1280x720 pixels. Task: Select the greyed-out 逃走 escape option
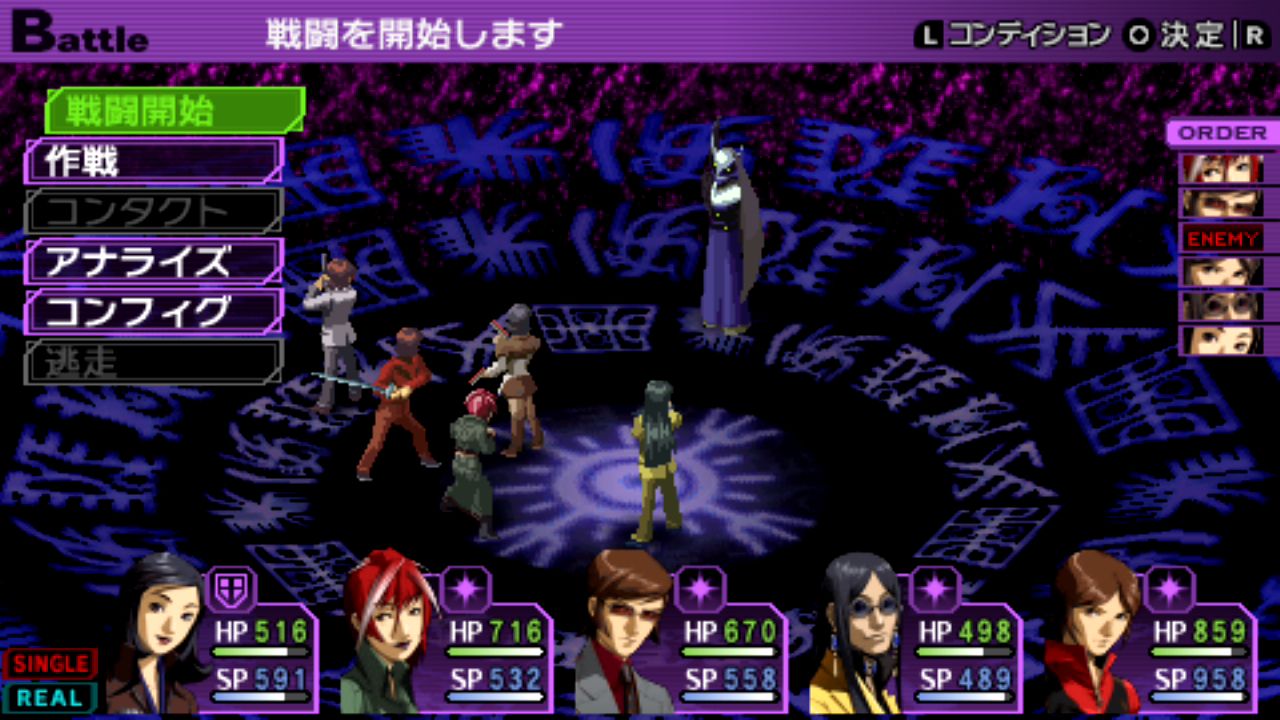[x=153, y=362]
